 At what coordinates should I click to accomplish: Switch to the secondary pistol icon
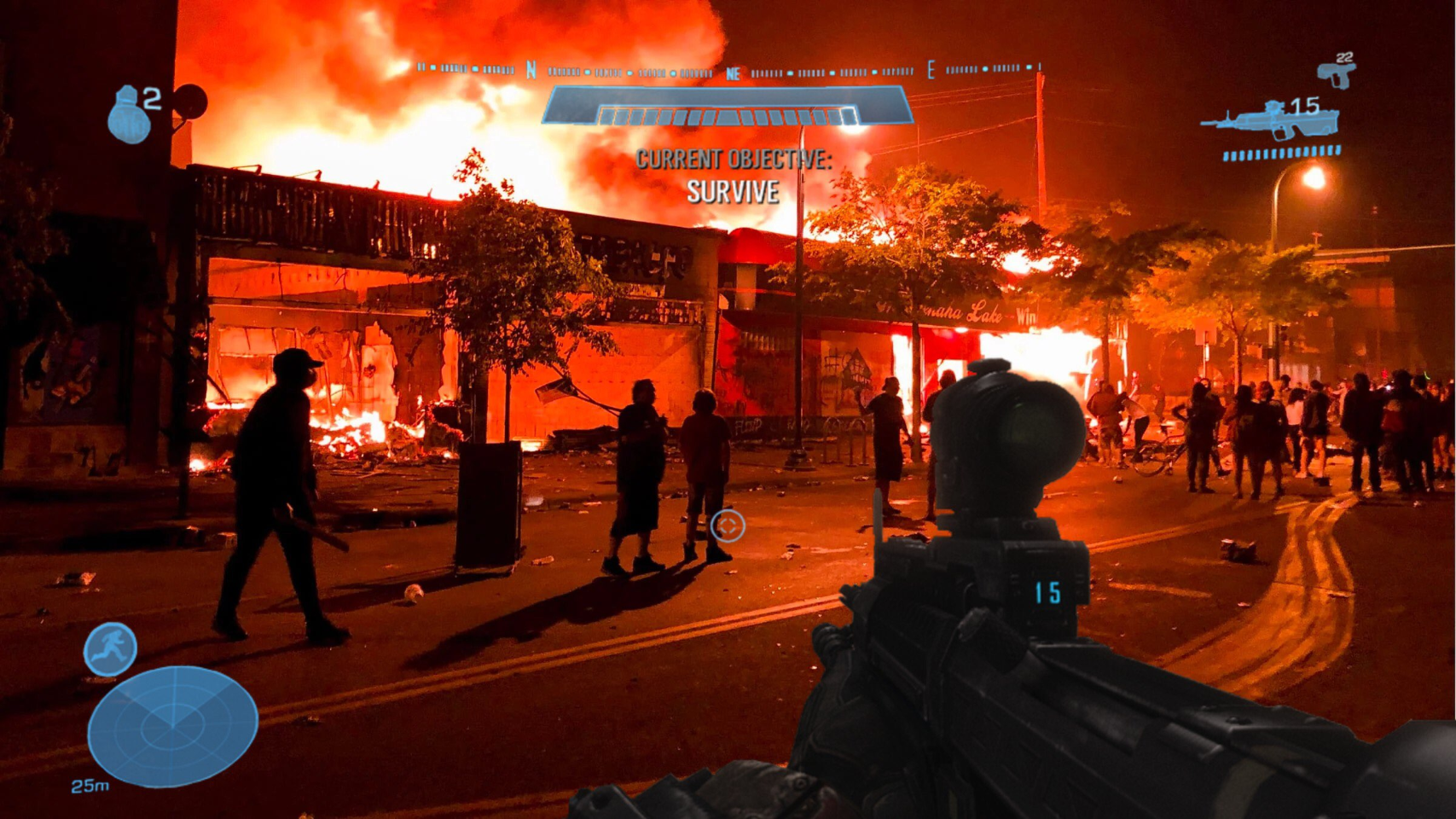pyautogui.click(x=1335, y=72)
